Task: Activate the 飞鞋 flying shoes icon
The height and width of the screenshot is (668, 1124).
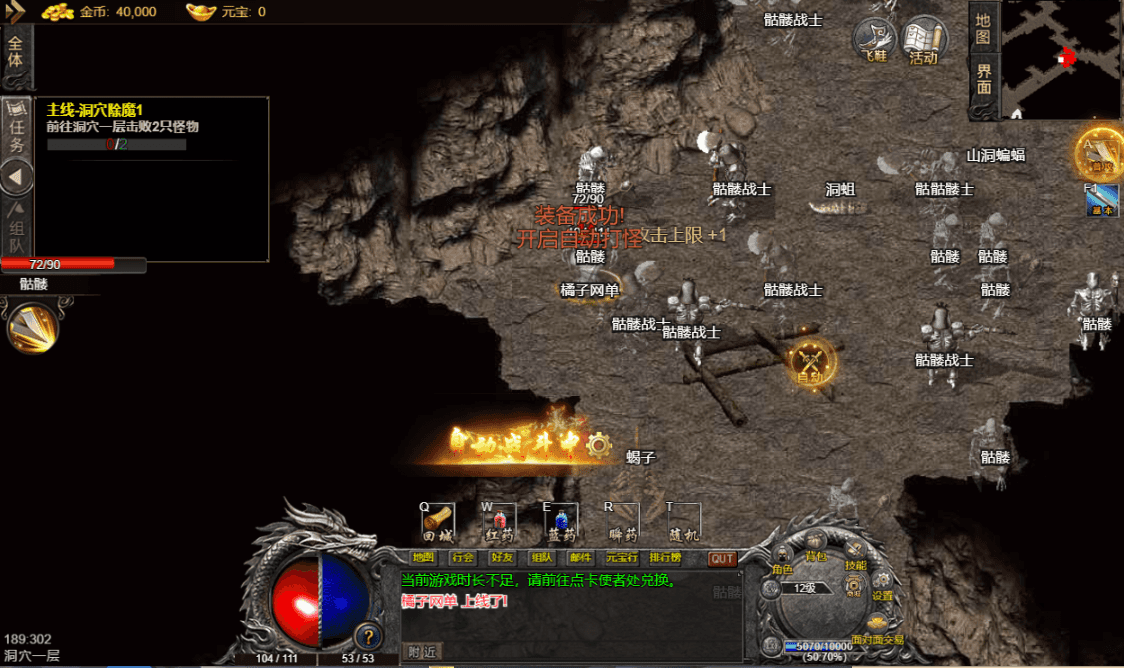Action: [x=874, y=42]
